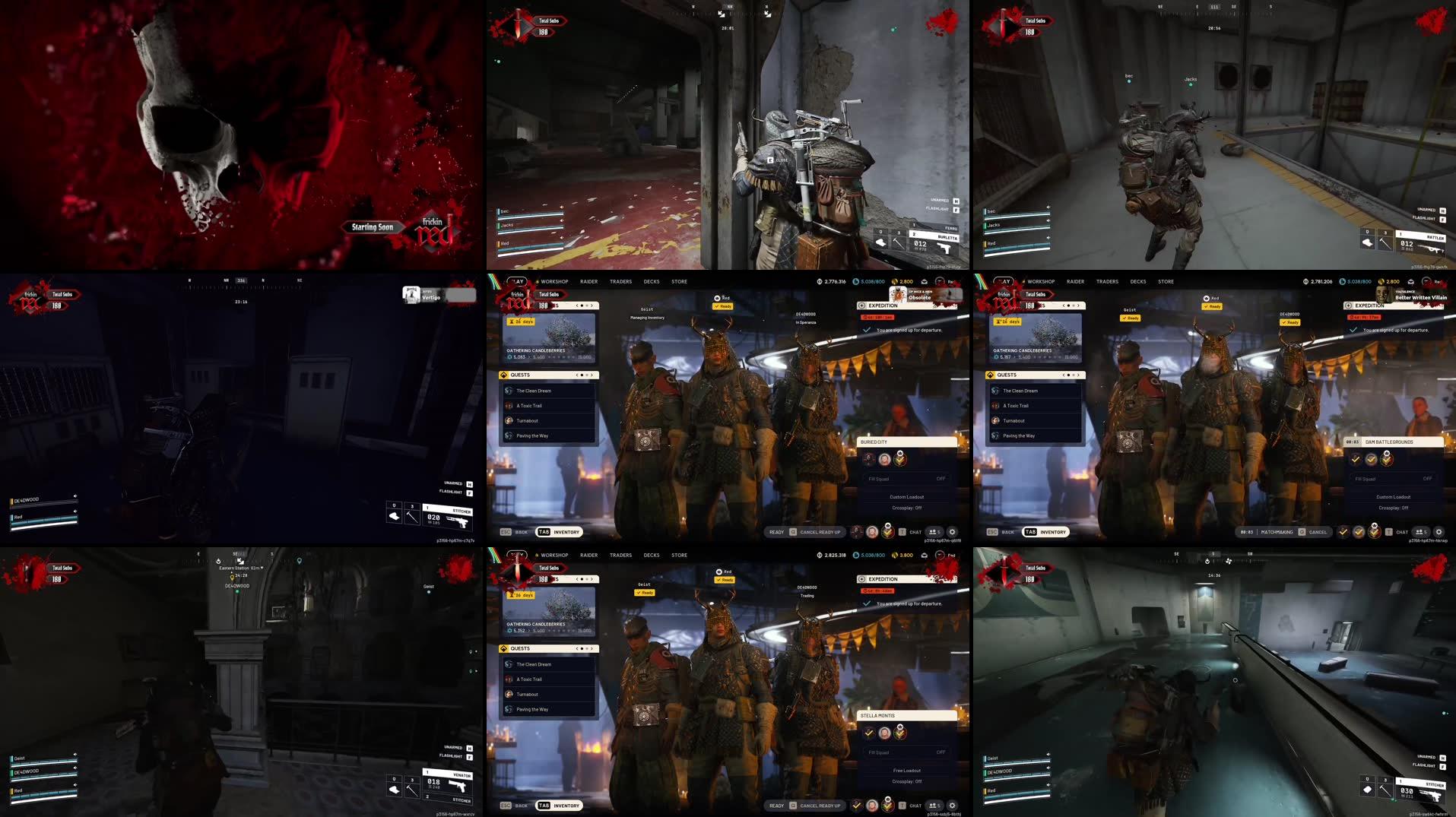The height and width of the screenshot is (817, 1456).
Task: Click the water resource icon in the currency bar
Action: coord(855,281)
